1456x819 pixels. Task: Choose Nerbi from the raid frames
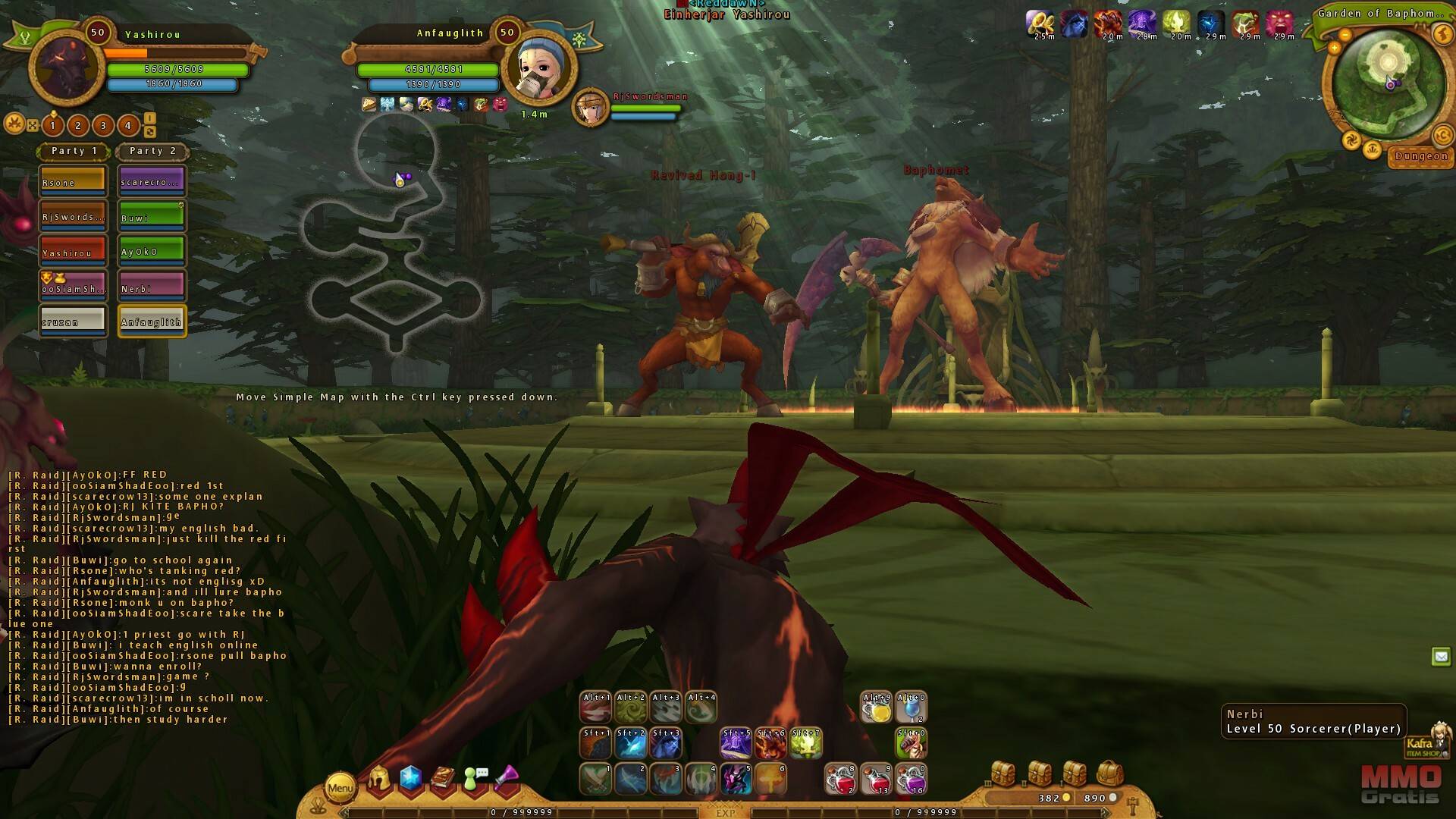click(152, 287)
